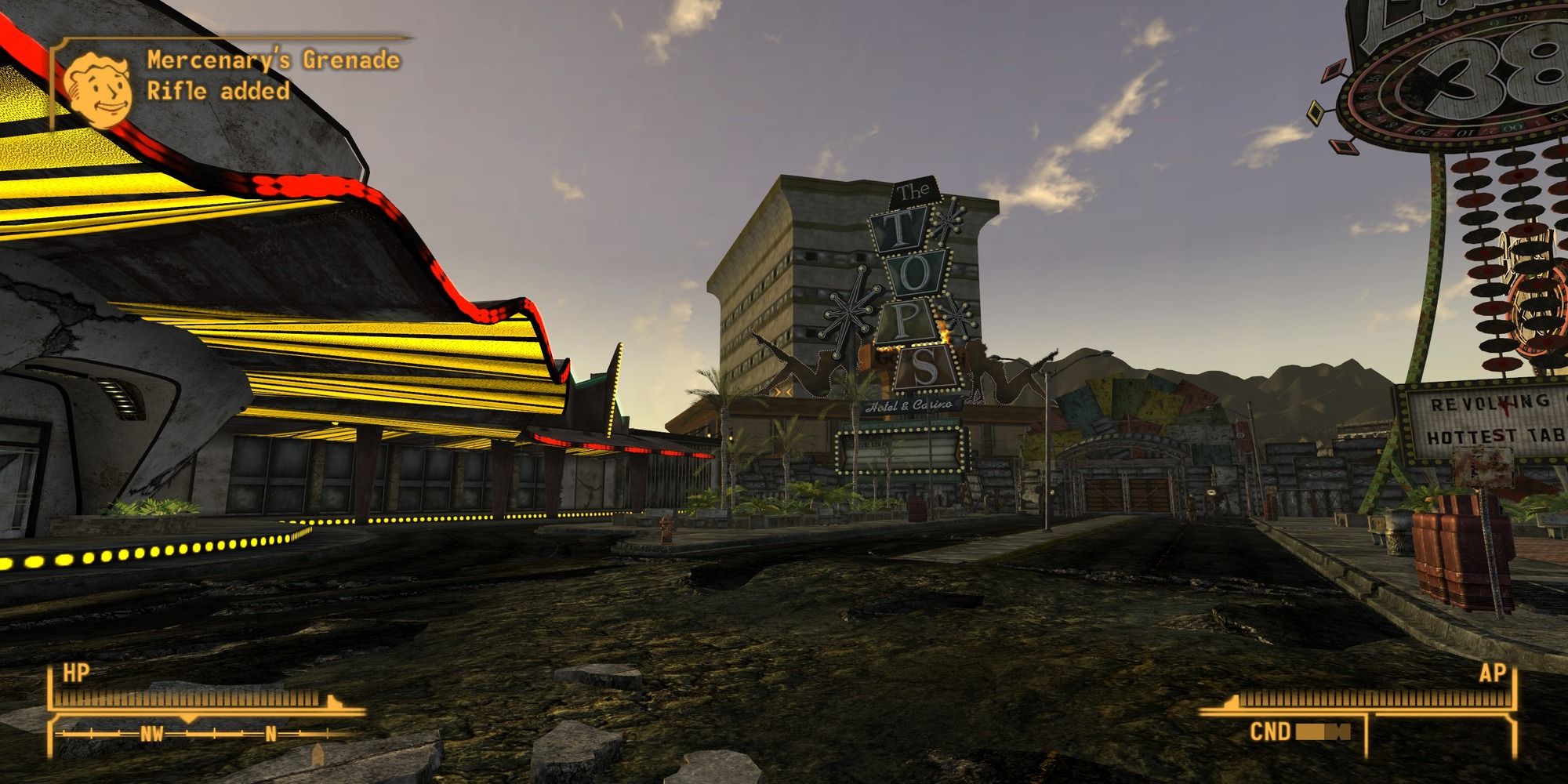Select the Mercenary's Grenade Rifle added message
The width and height of the screenshot is (1568, 784).
[273, 75]
